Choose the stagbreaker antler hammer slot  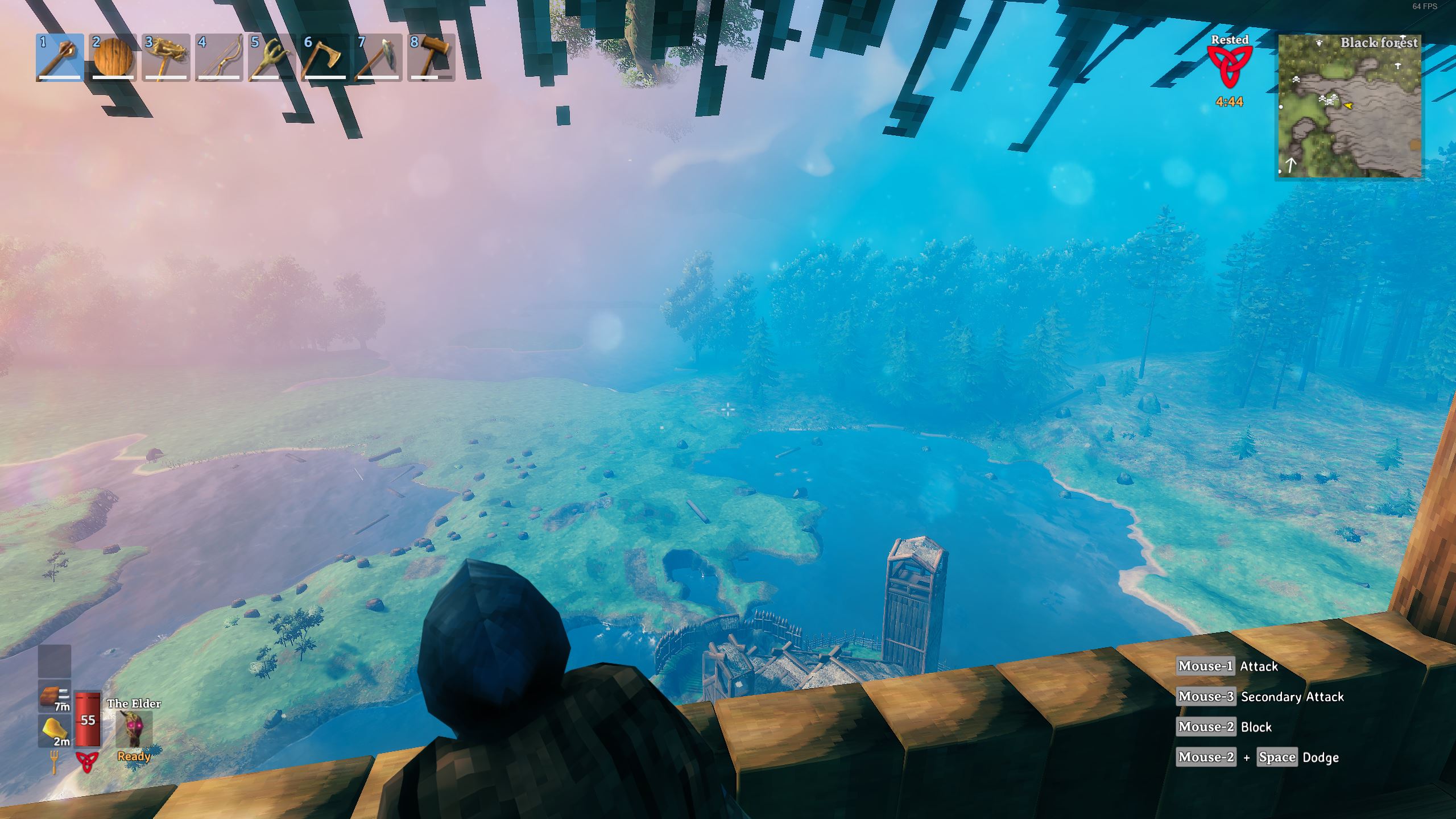click(166, 57)
